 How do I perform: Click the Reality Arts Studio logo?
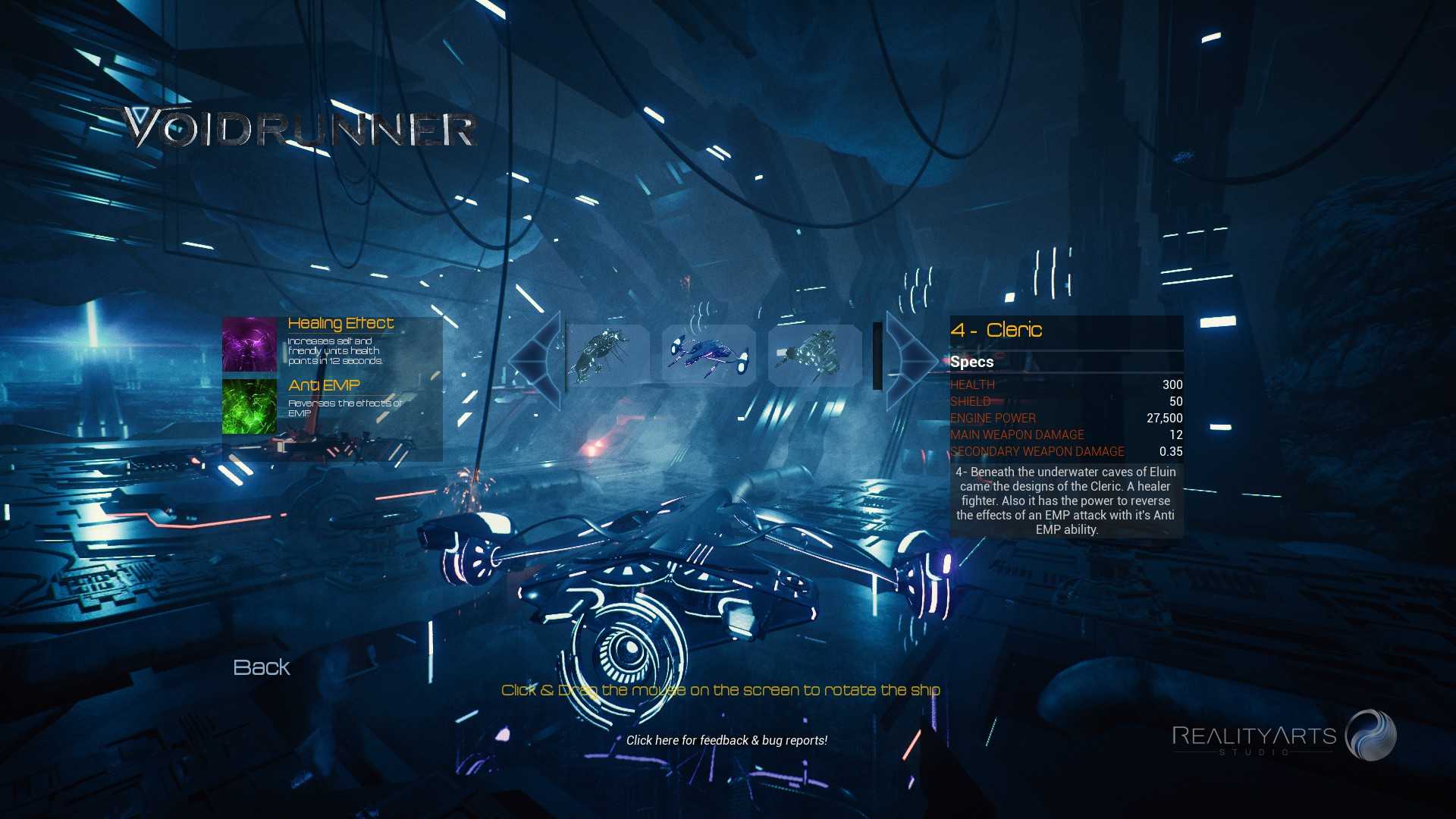1284,736
